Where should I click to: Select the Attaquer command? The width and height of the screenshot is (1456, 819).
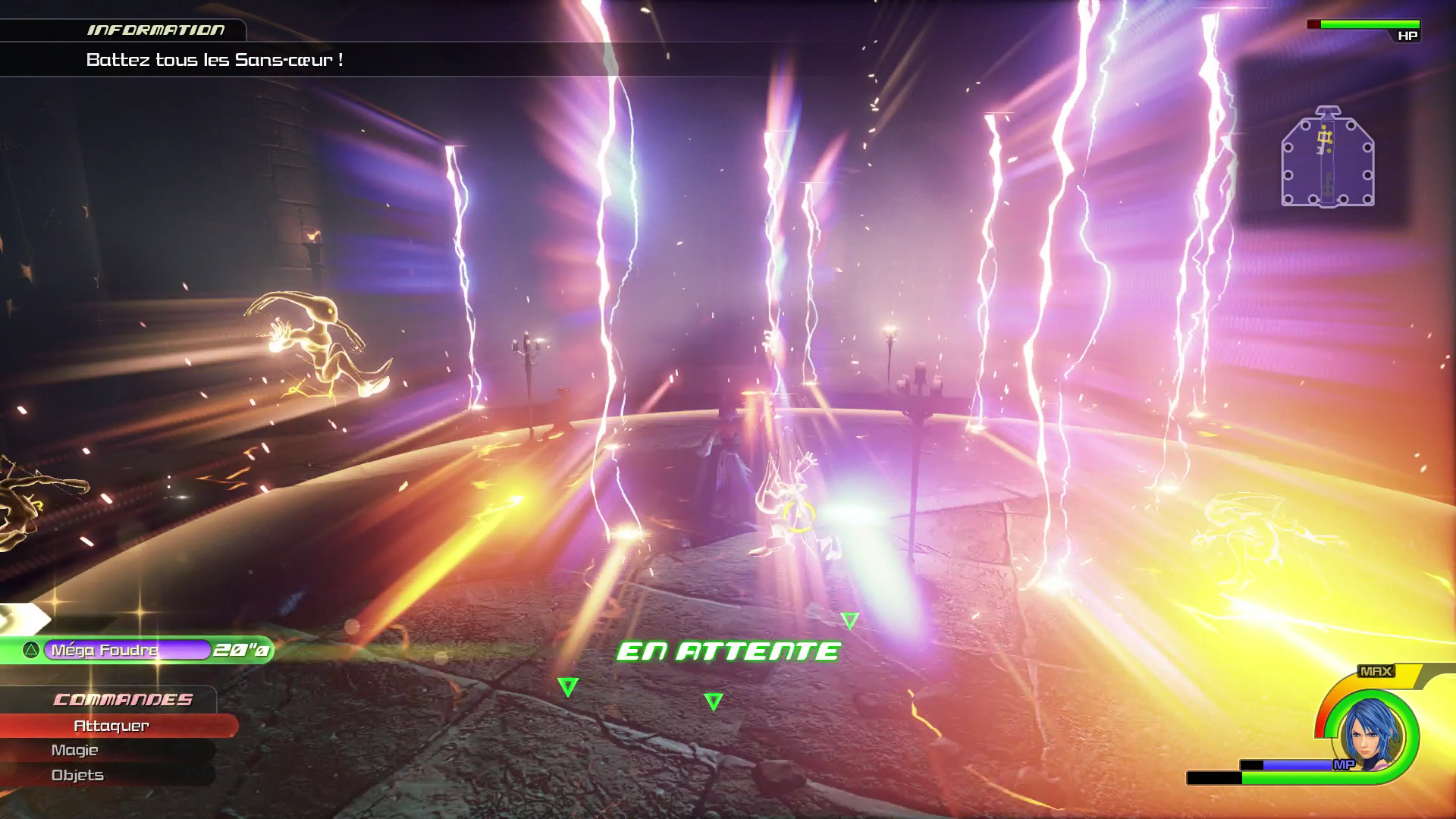pos(111,726)
